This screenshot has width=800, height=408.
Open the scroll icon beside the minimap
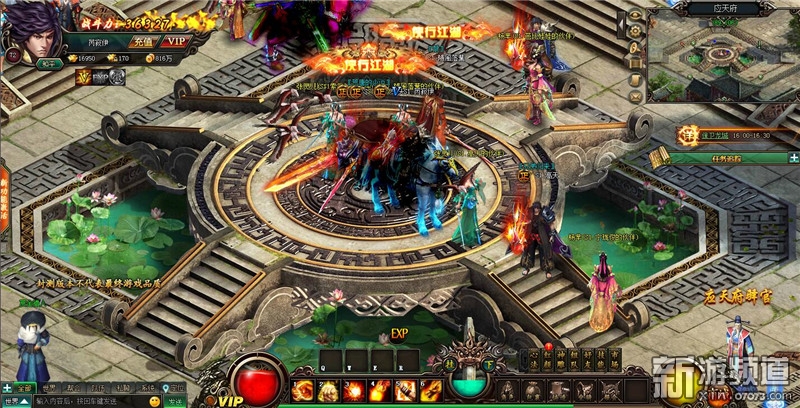[635, 77]
